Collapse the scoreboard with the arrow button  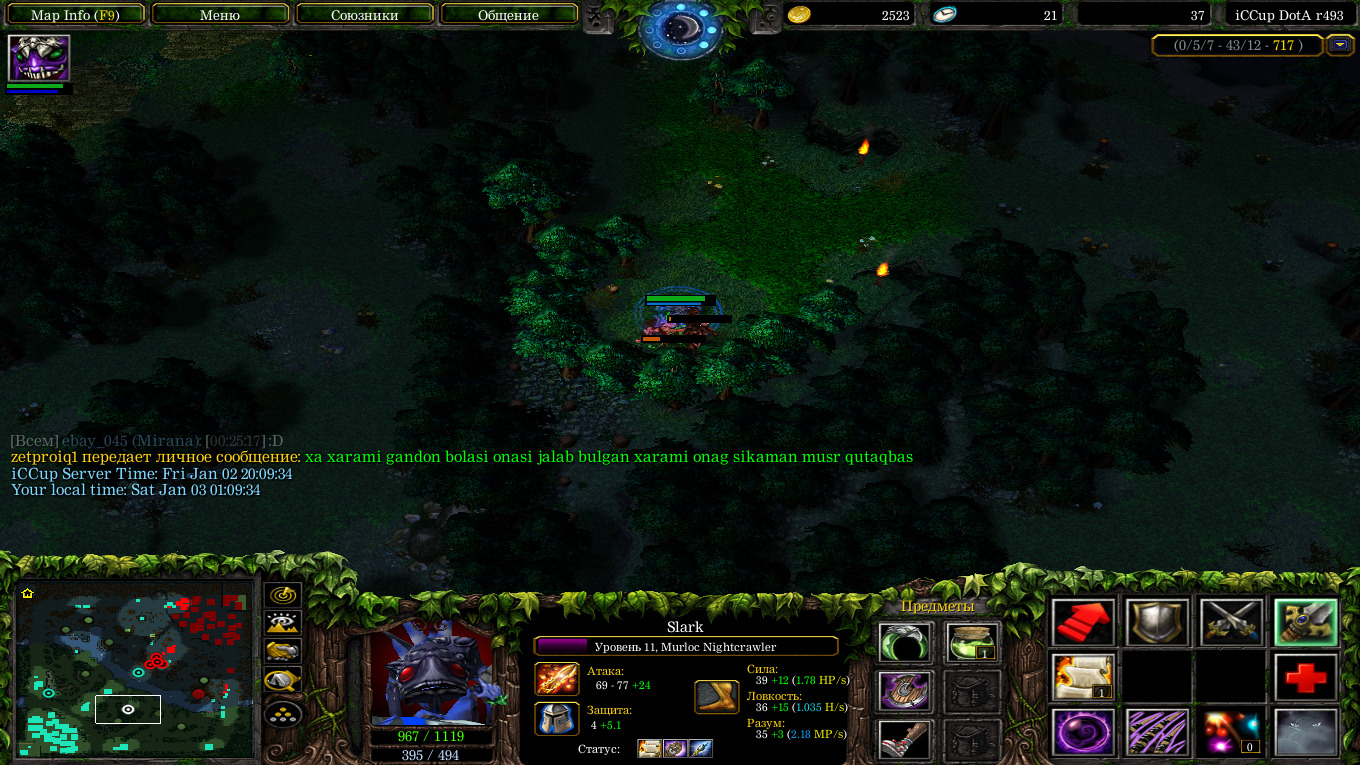coord(1339,45)
